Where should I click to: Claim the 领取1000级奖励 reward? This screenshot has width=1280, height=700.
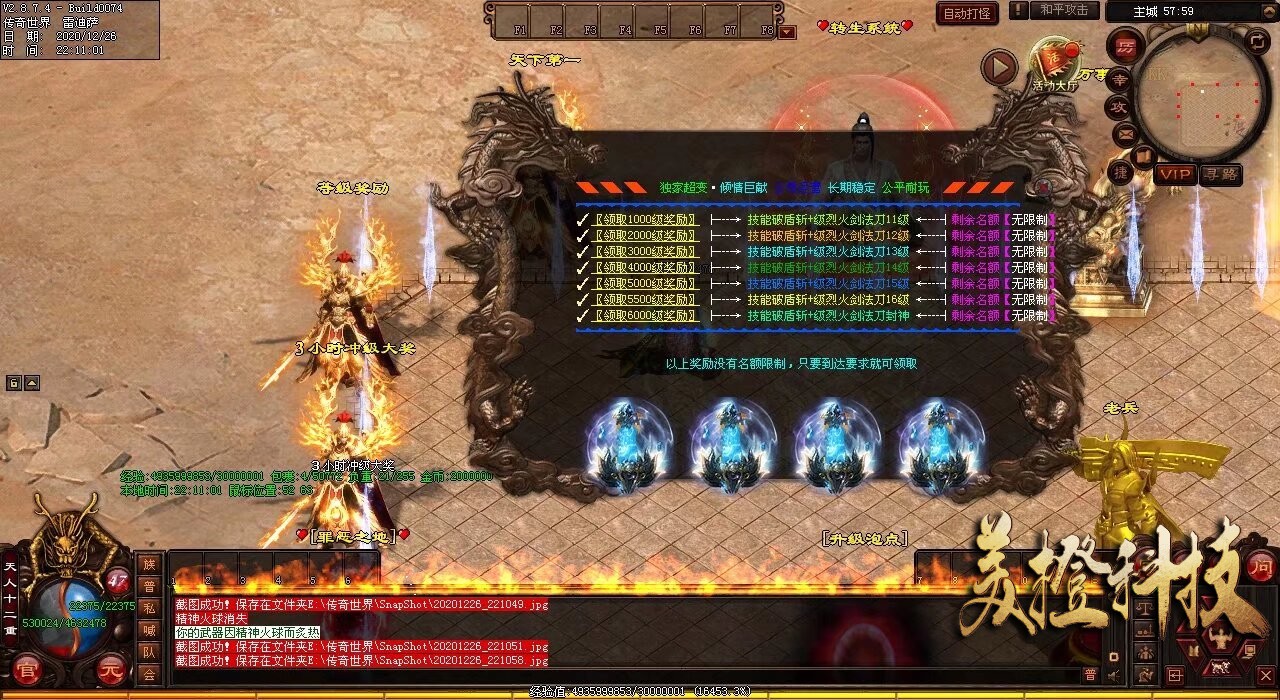tap(645, 219)
